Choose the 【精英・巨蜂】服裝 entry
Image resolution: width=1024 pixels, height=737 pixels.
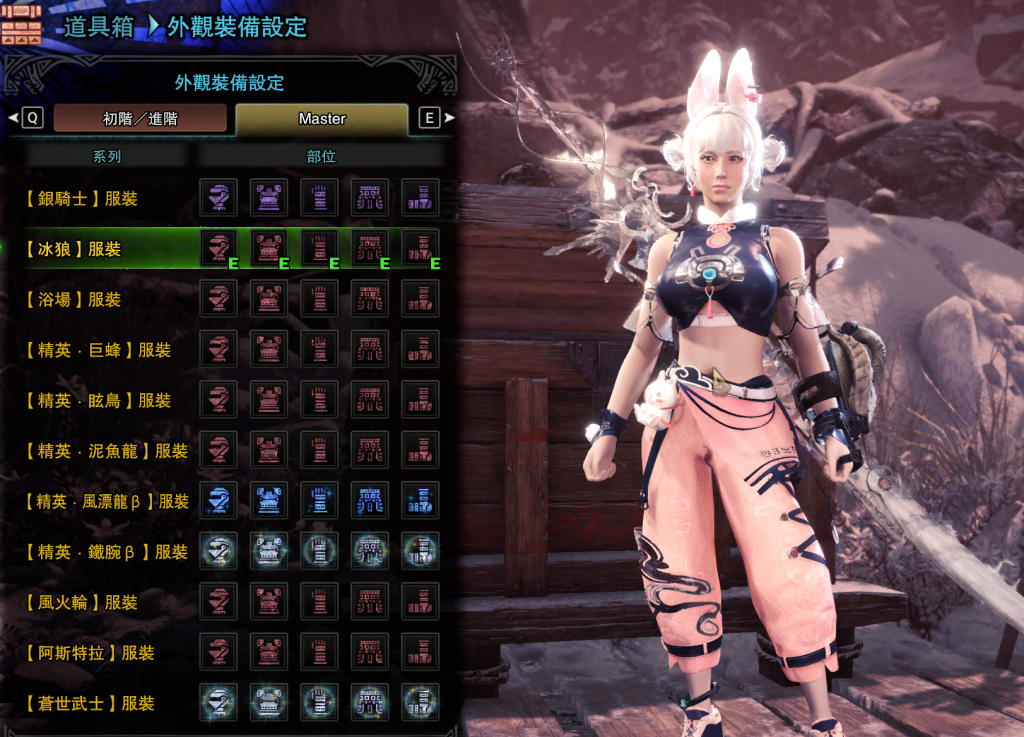click(x=97, y=350)
